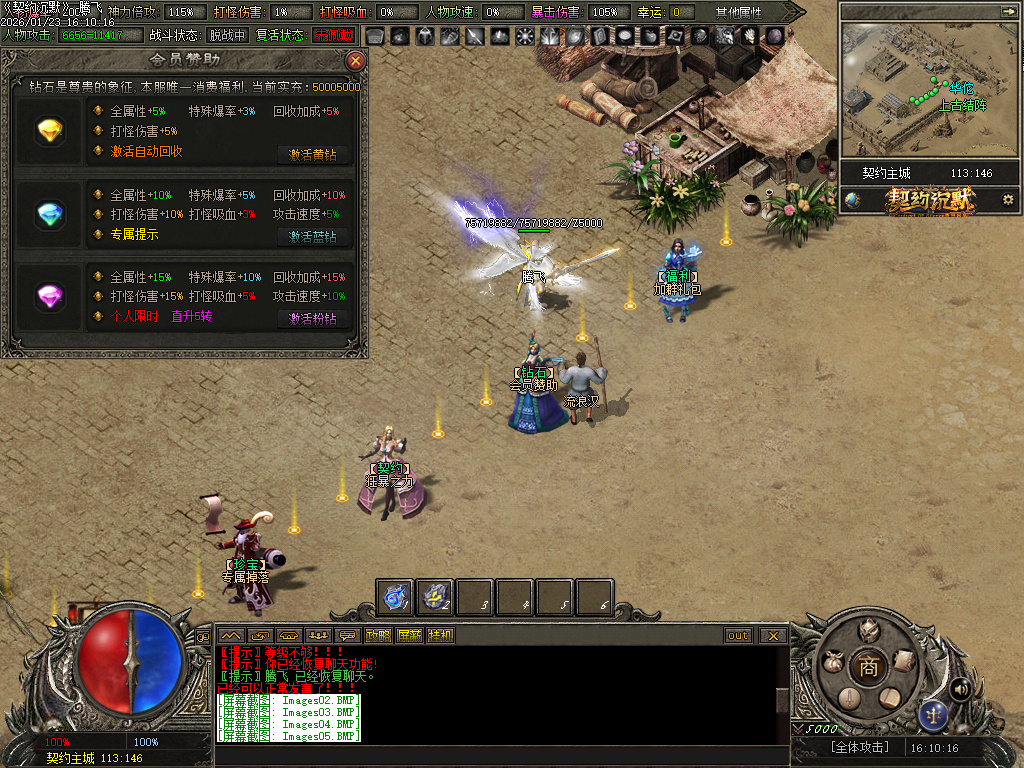The width and height of the screenshot is (1024, 768).
Task: Click the 'out' button on chat bar
Action: [x=738, y=636]
